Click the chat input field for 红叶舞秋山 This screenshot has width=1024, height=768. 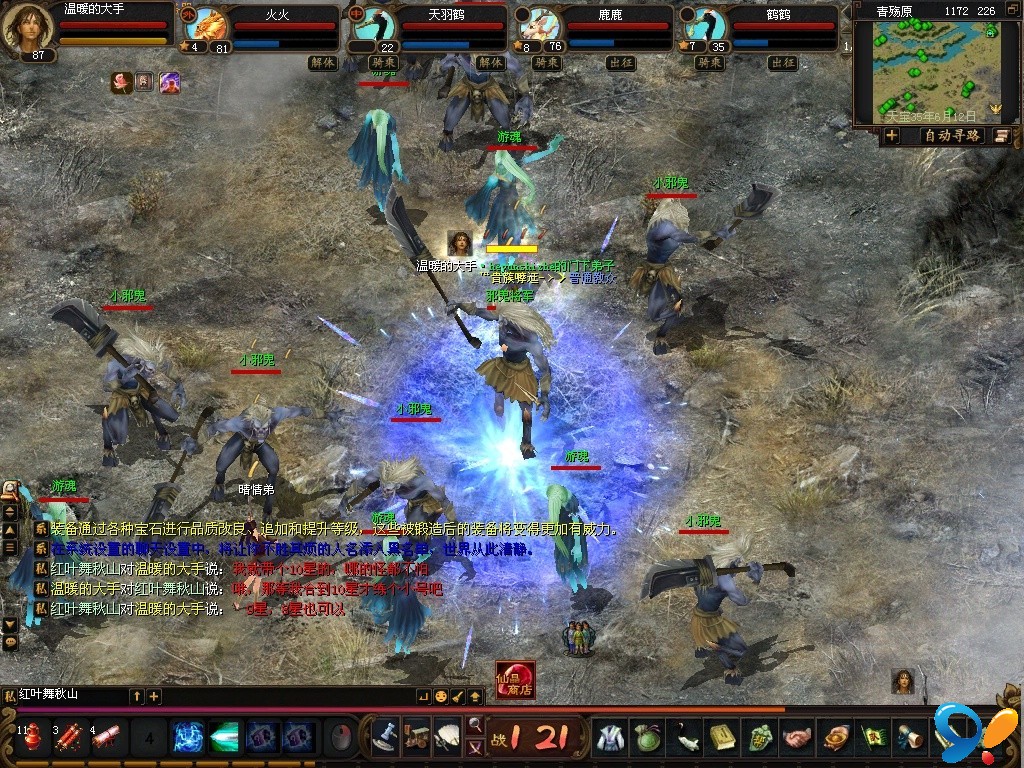(x=70, y=695)
